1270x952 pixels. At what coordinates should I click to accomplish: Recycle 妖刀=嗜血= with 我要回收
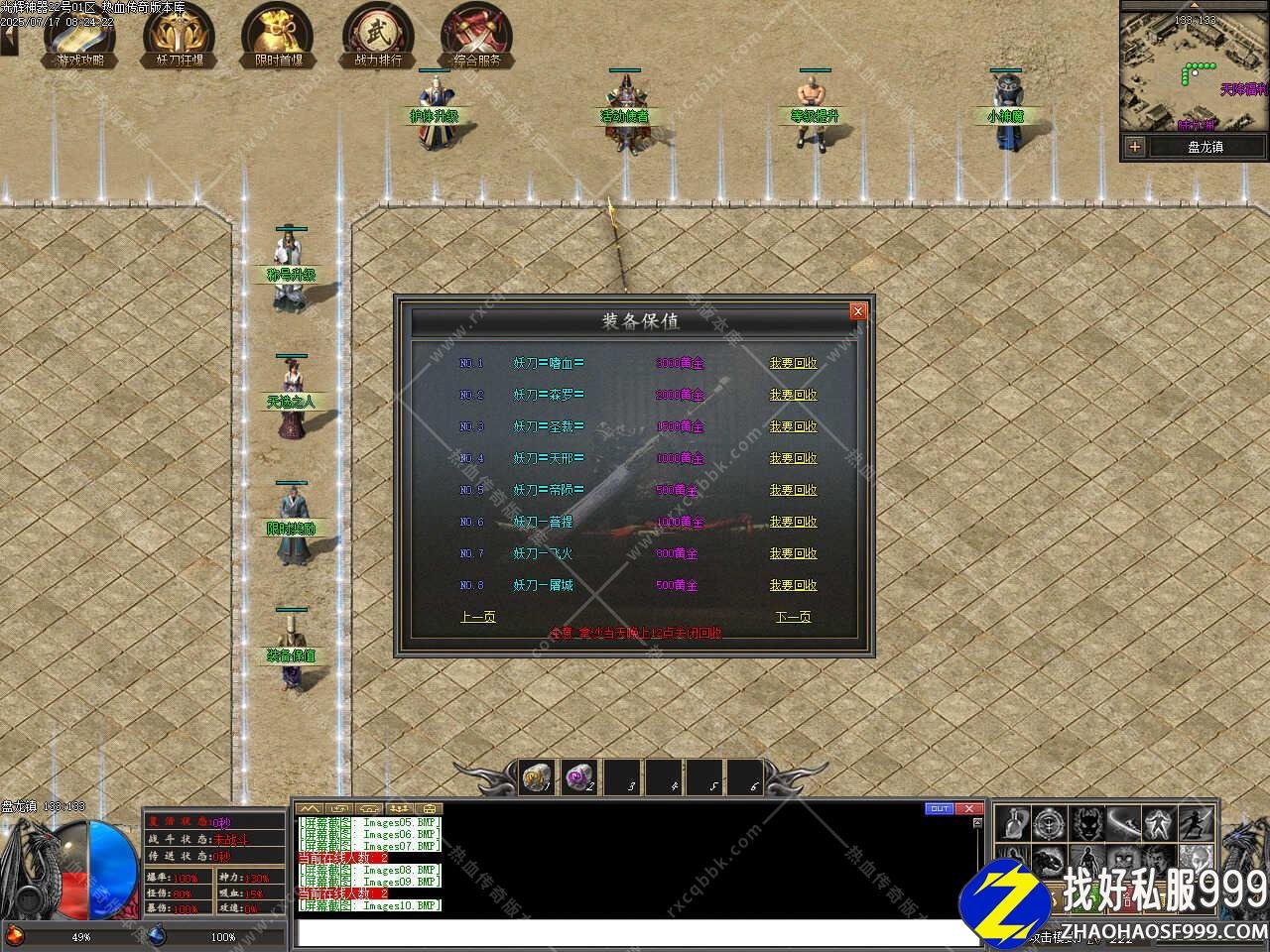coord(793,363)
